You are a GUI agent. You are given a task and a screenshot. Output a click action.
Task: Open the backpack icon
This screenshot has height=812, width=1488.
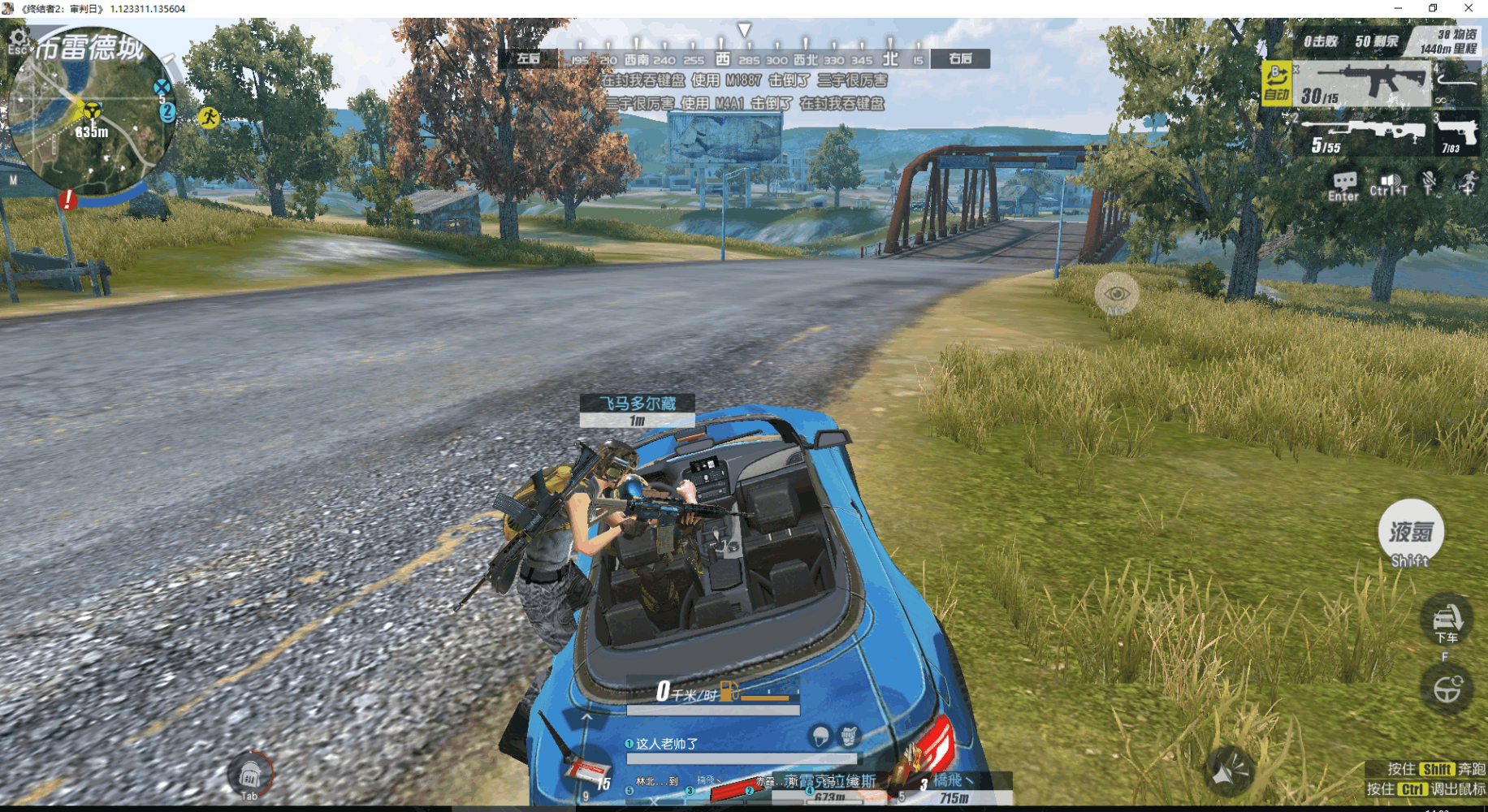(x=249, y=775)
